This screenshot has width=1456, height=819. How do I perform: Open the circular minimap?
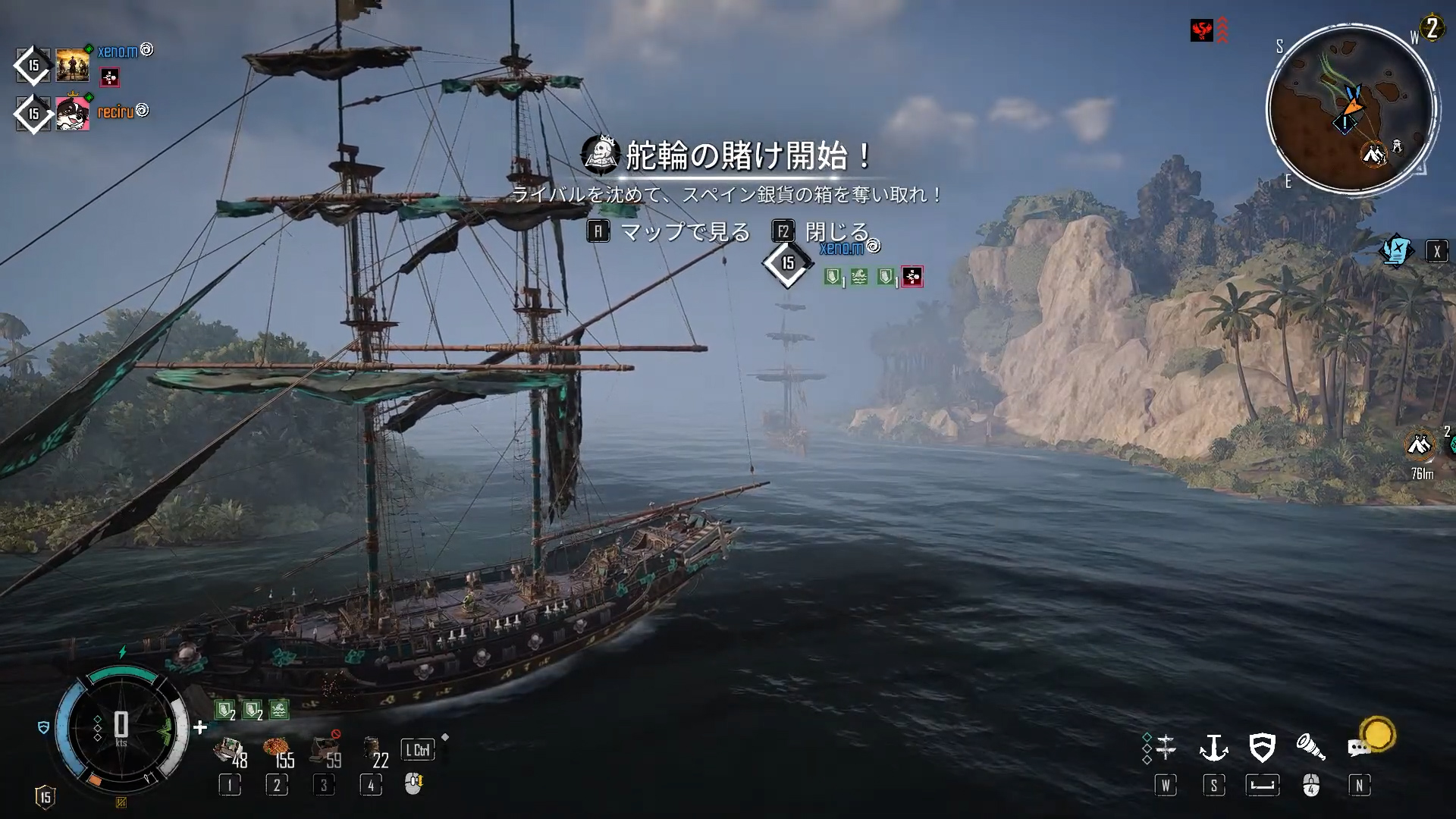pyautogui.click(x=1351, y=110)
